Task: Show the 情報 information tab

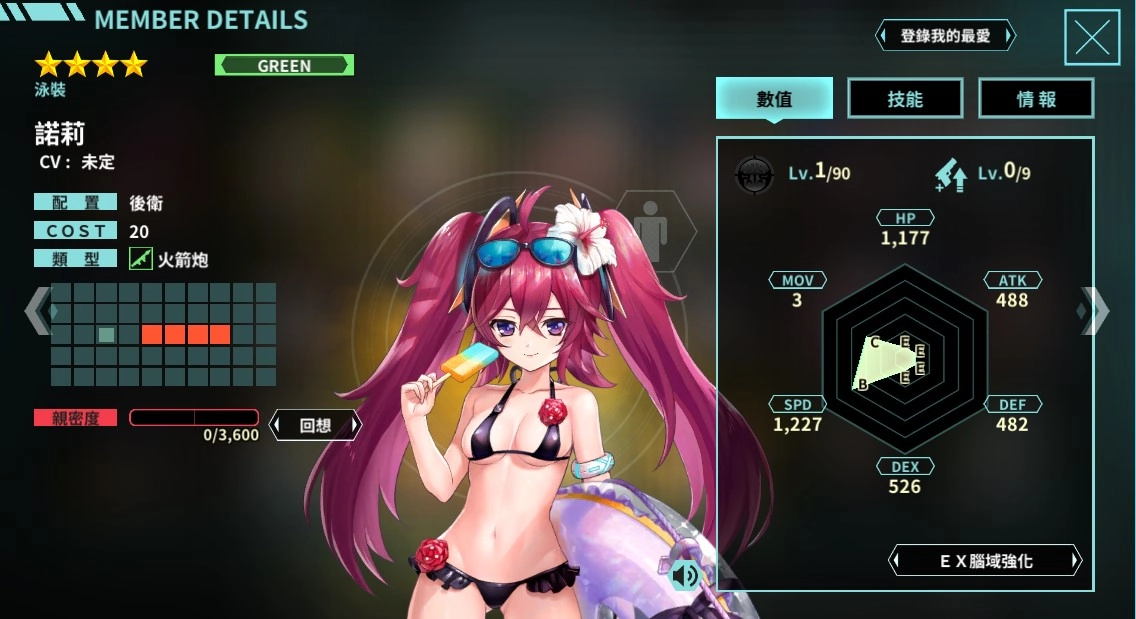Action: (1036, 99)
